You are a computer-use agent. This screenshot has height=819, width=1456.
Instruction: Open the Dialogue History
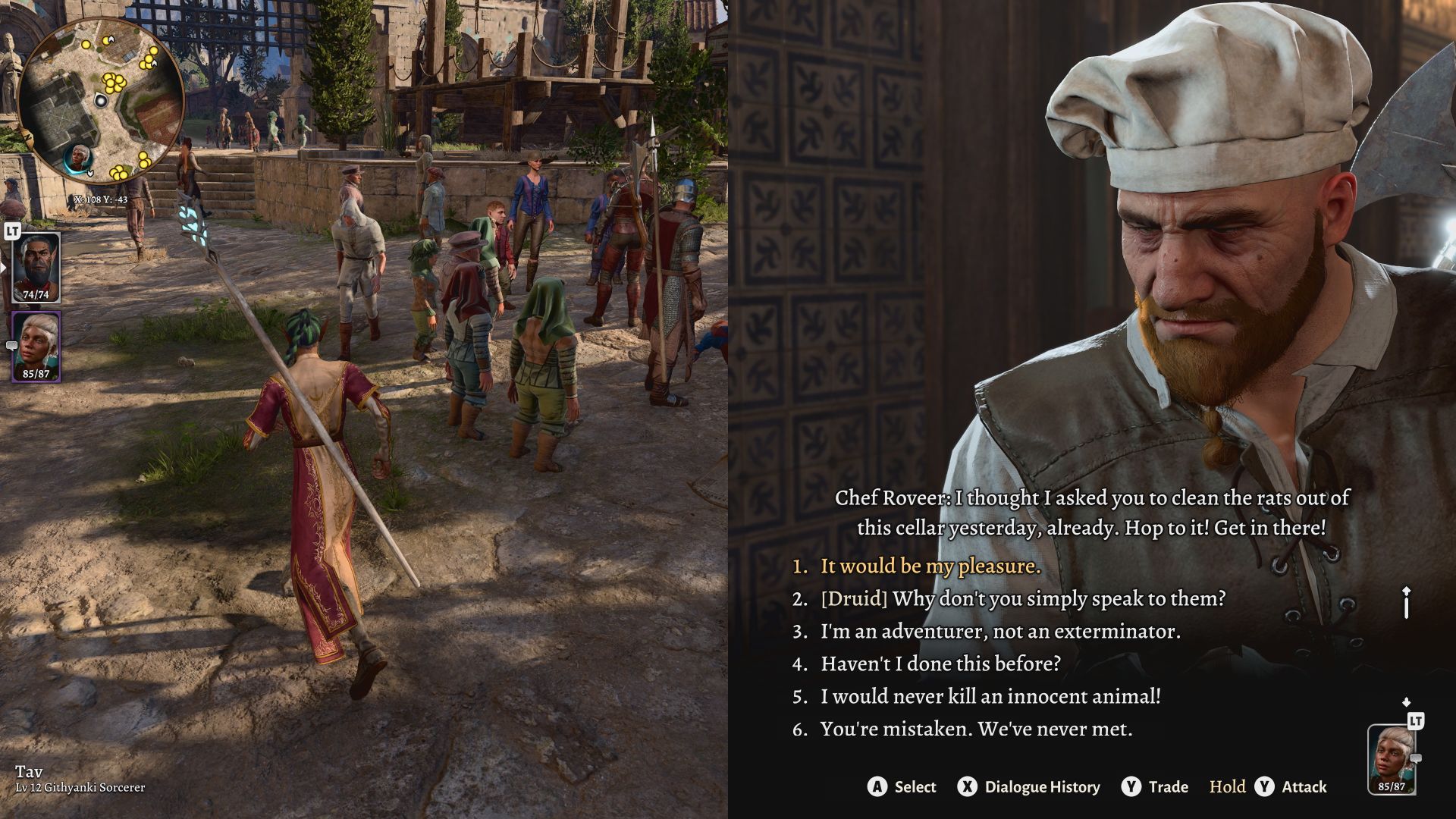[1041, 787]
